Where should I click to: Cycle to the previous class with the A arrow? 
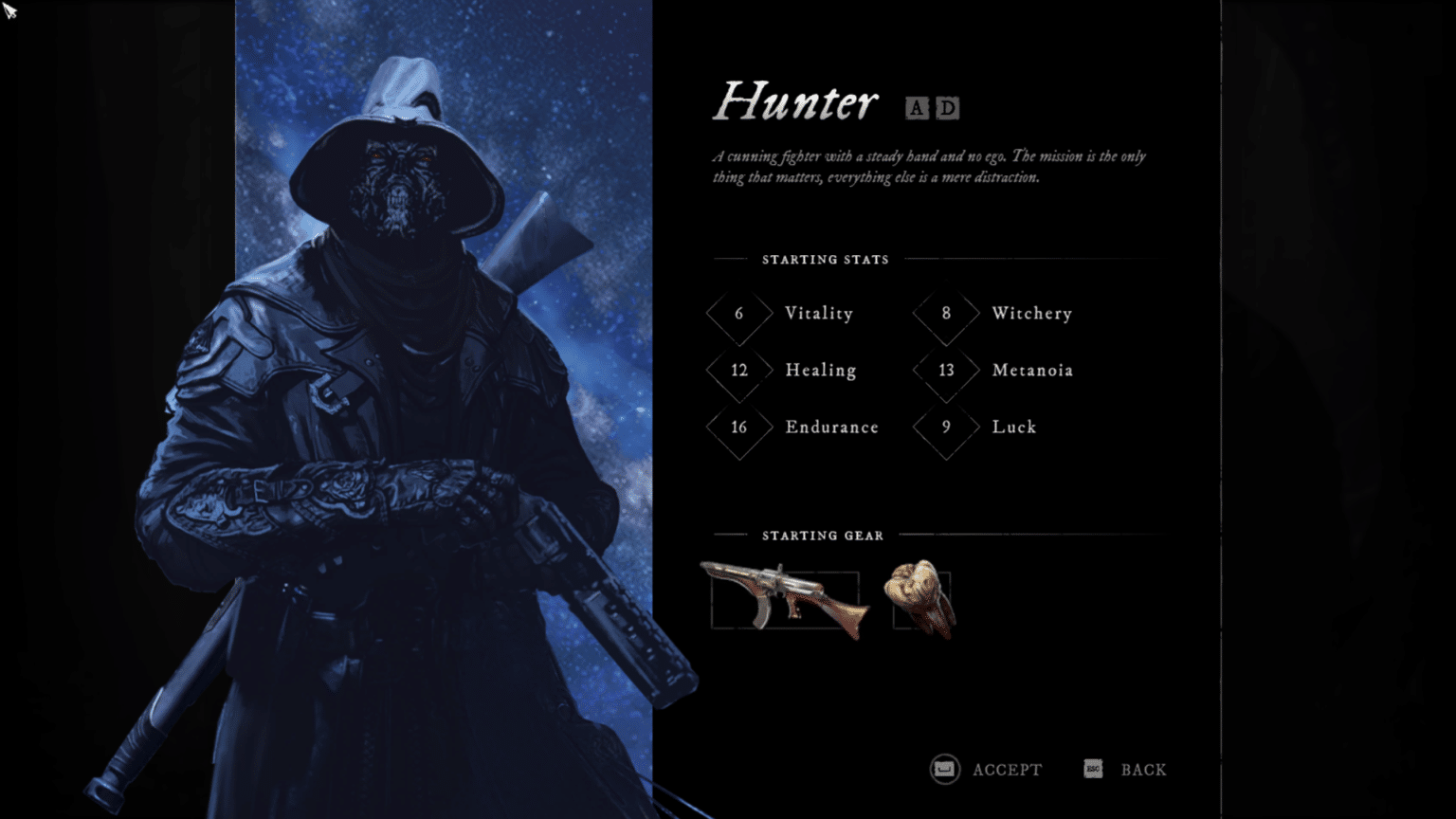click(916, 108)
